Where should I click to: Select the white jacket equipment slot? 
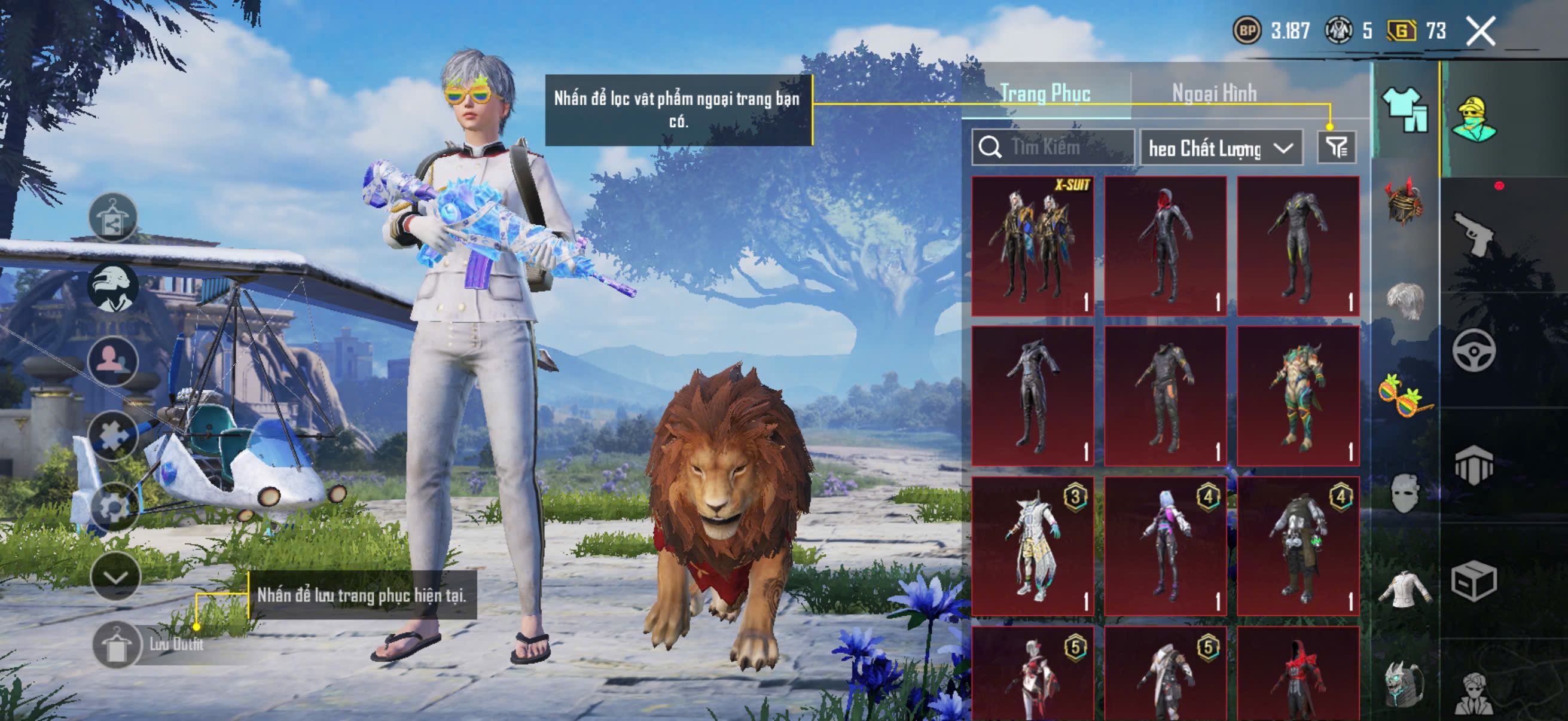coord(1405,588)
